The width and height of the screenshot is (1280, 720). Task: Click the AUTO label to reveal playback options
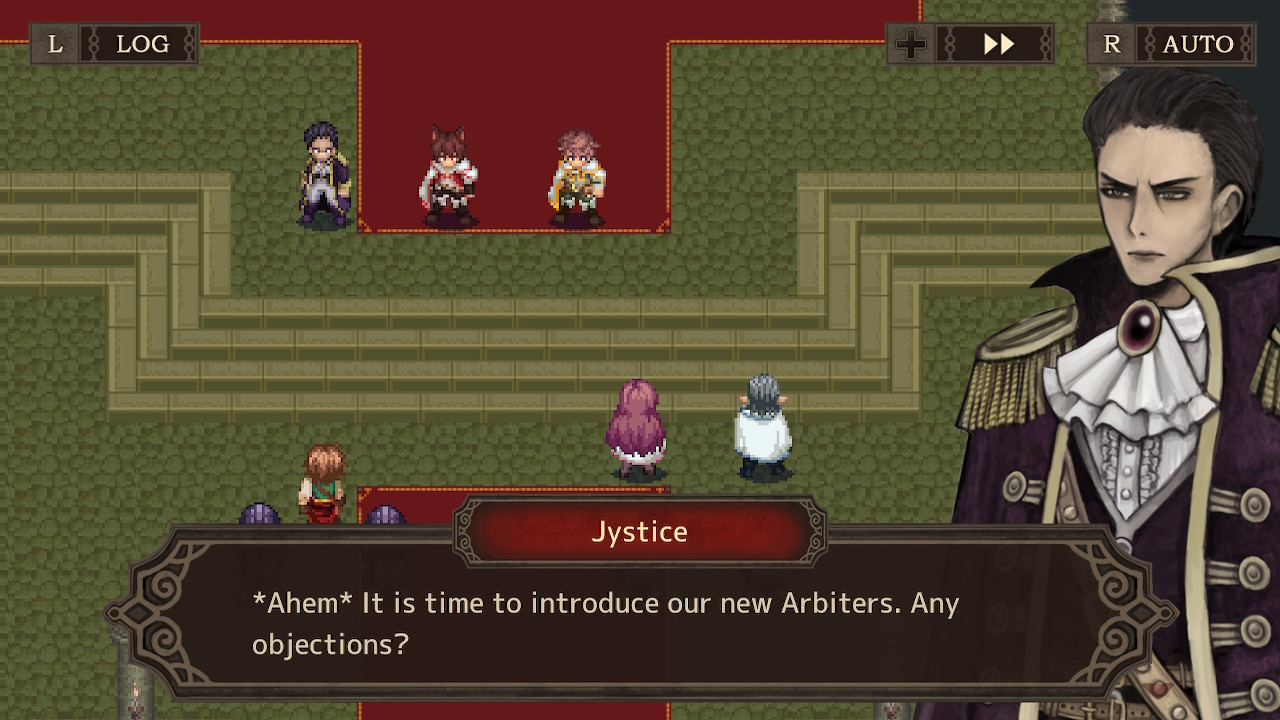1200,44
